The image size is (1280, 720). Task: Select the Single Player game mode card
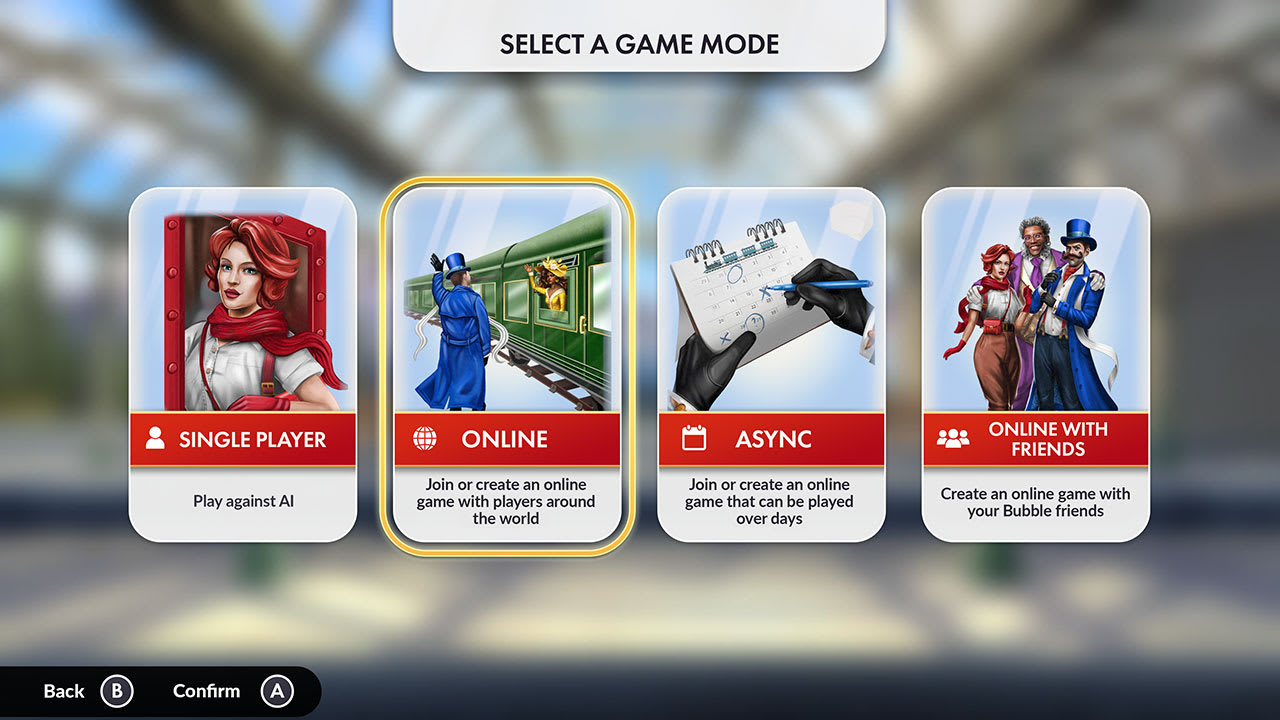point(243,360)
